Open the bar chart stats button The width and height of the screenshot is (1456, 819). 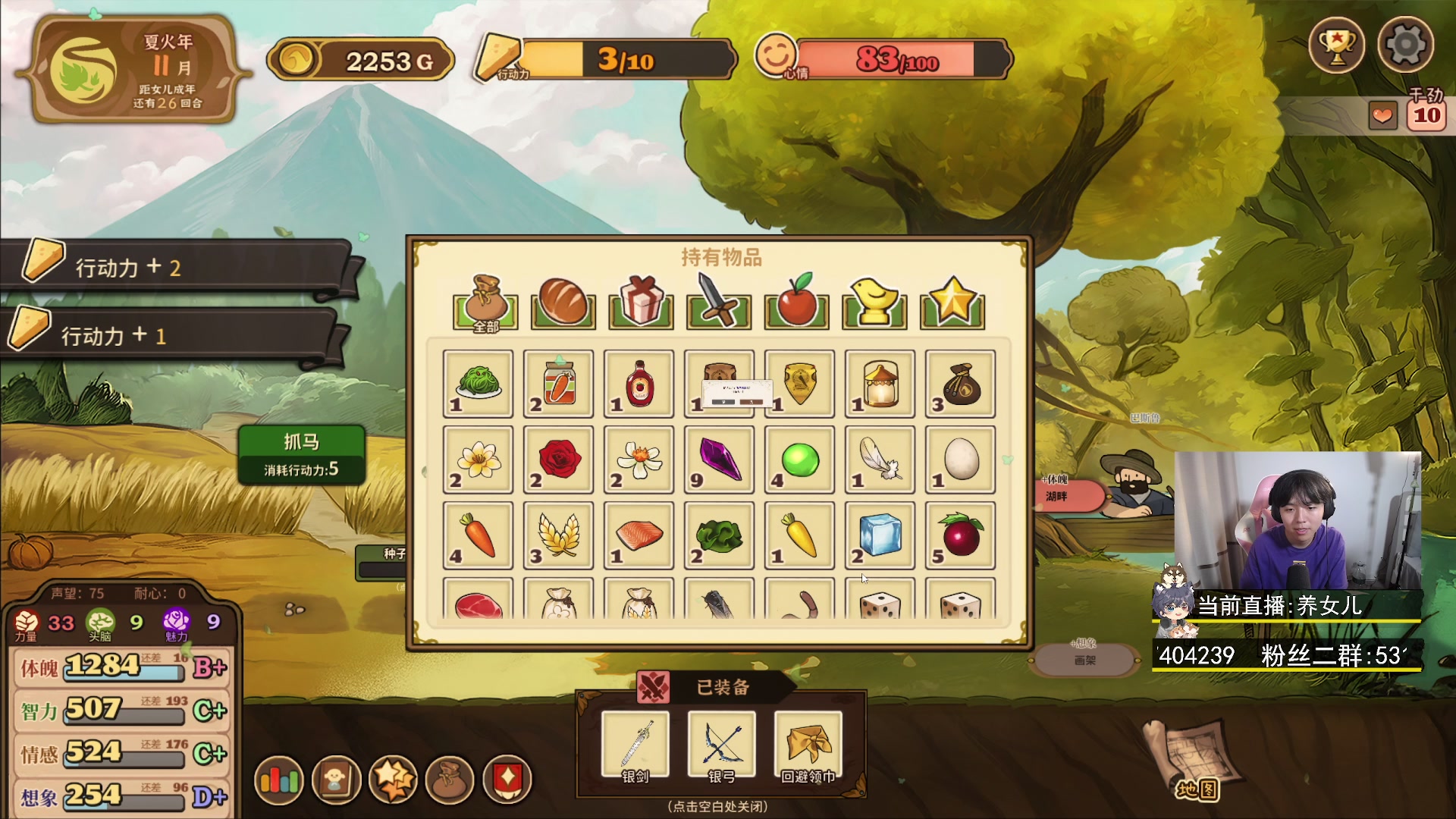click(279, 780)
